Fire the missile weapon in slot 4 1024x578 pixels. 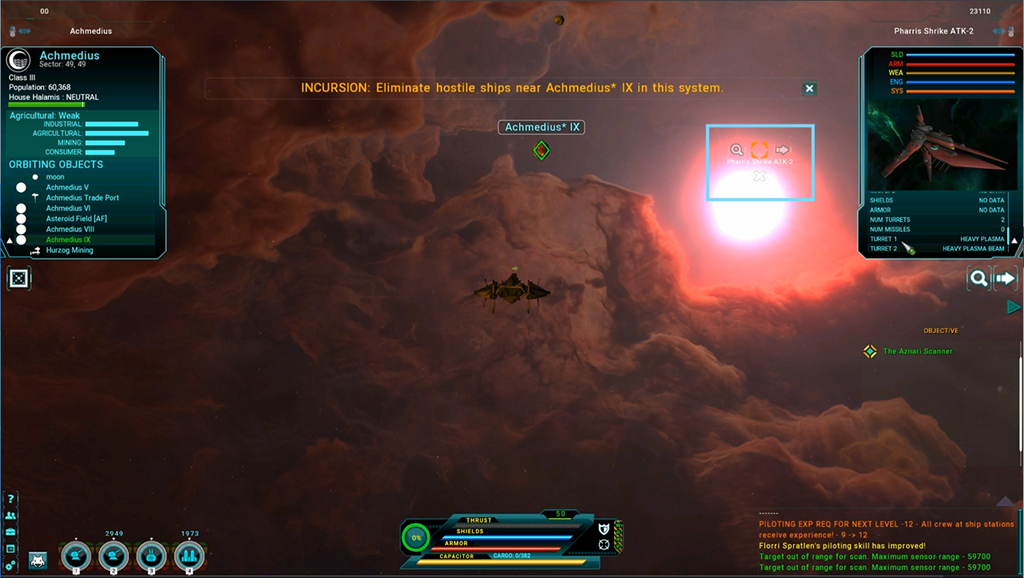(189, 556)
